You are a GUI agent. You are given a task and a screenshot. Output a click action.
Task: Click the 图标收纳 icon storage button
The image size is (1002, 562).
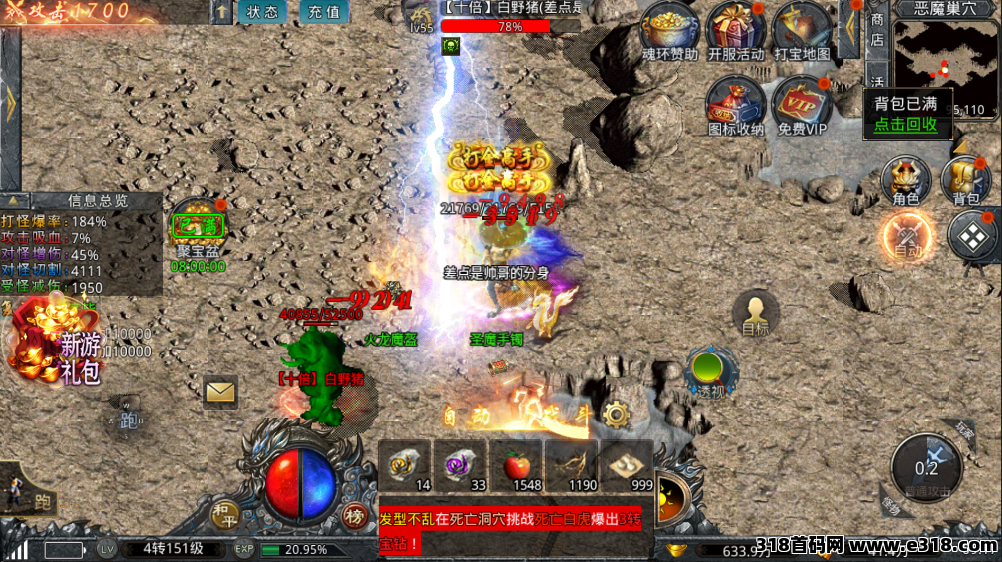pyautogui.click(x=735, y=103)
